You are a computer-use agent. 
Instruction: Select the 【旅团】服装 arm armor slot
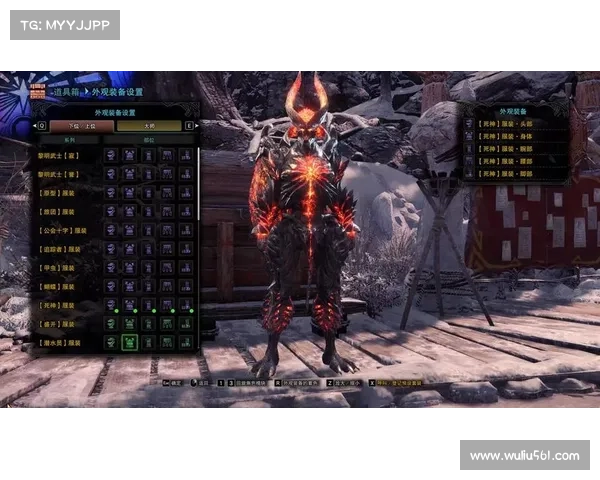point(148,211)
